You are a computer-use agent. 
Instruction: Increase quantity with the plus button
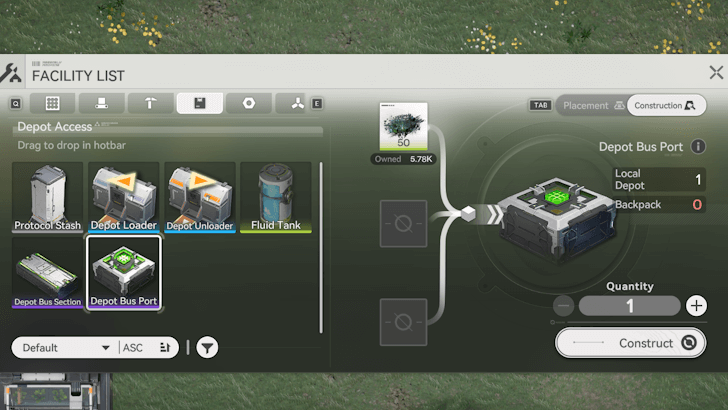696,306
